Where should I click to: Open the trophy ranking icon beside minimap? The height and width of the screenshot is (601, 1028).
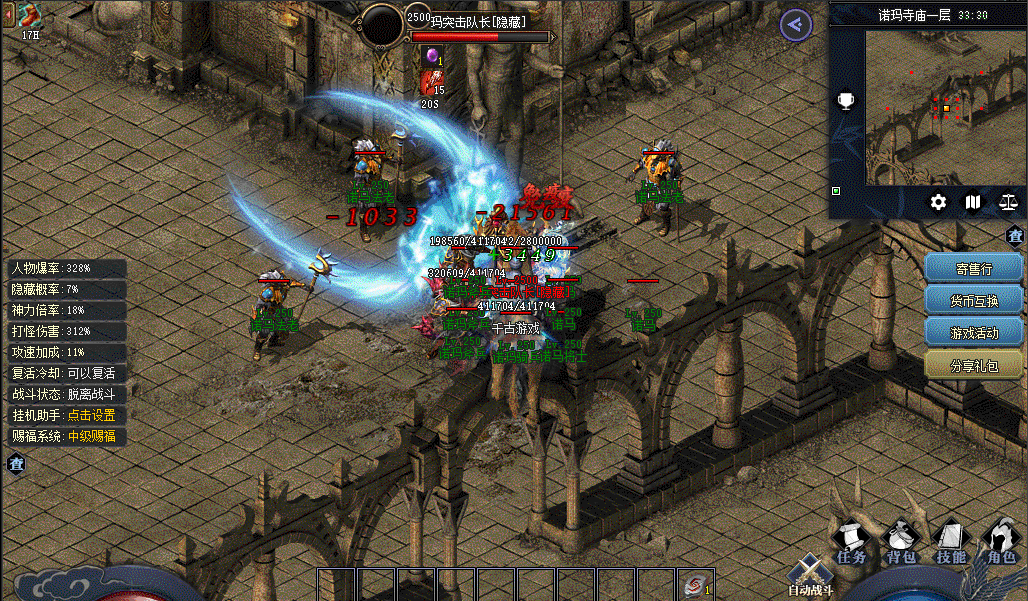click(x=846, y=100)
